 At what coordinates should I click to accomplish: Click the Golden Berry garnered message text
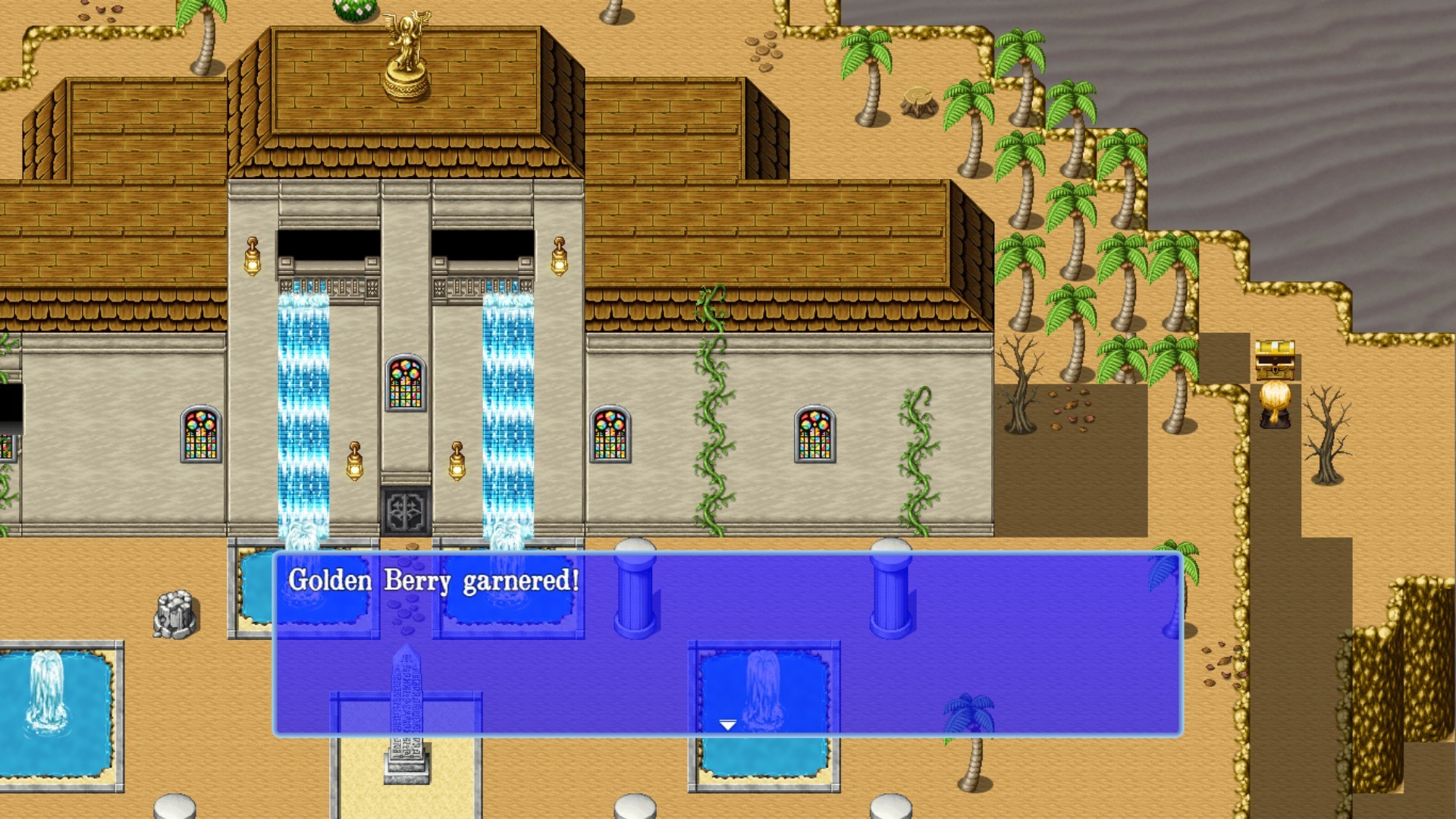[x=434, y=579]
